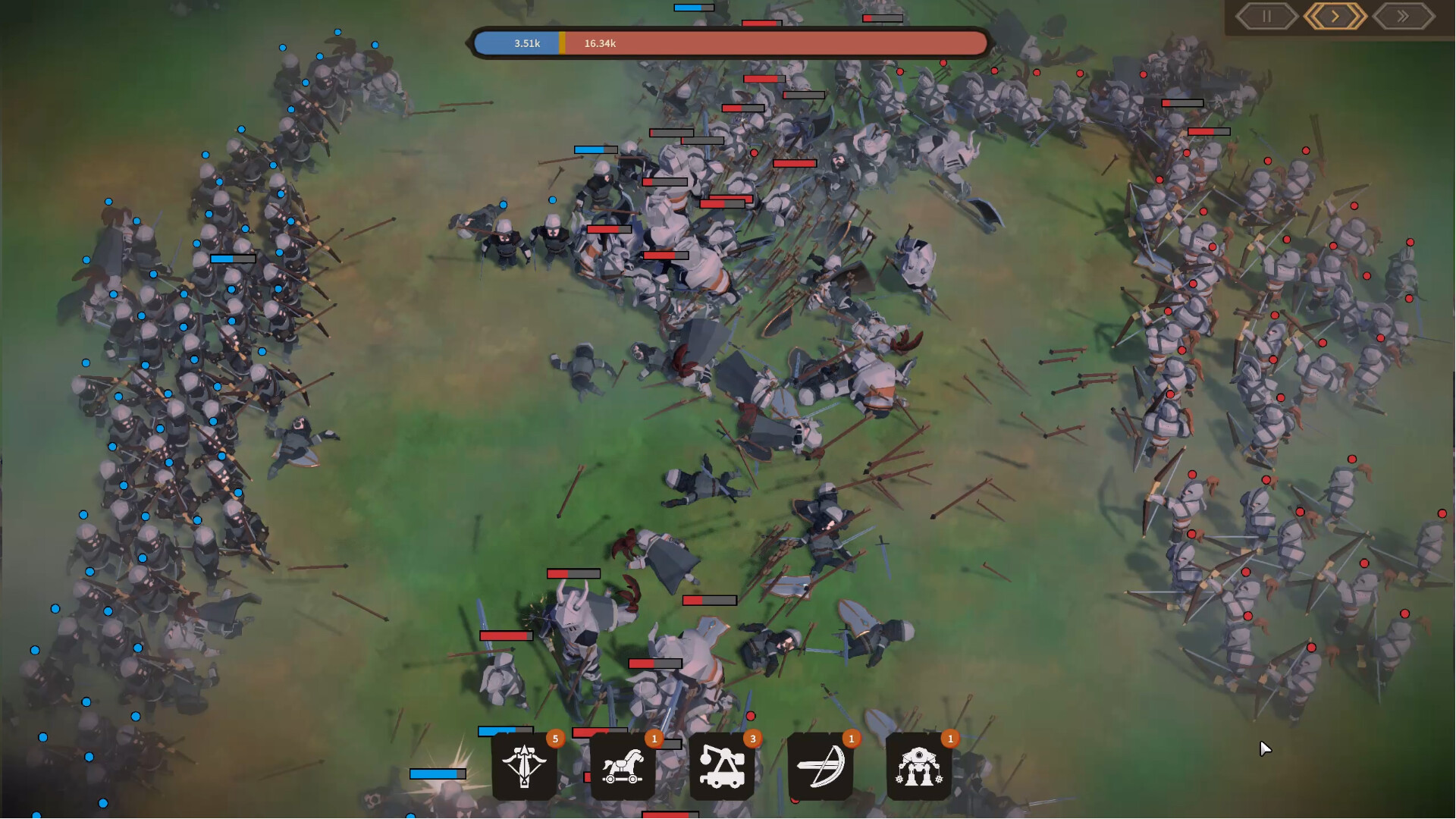Click the orange 1 badge on golem

(950, 737)
